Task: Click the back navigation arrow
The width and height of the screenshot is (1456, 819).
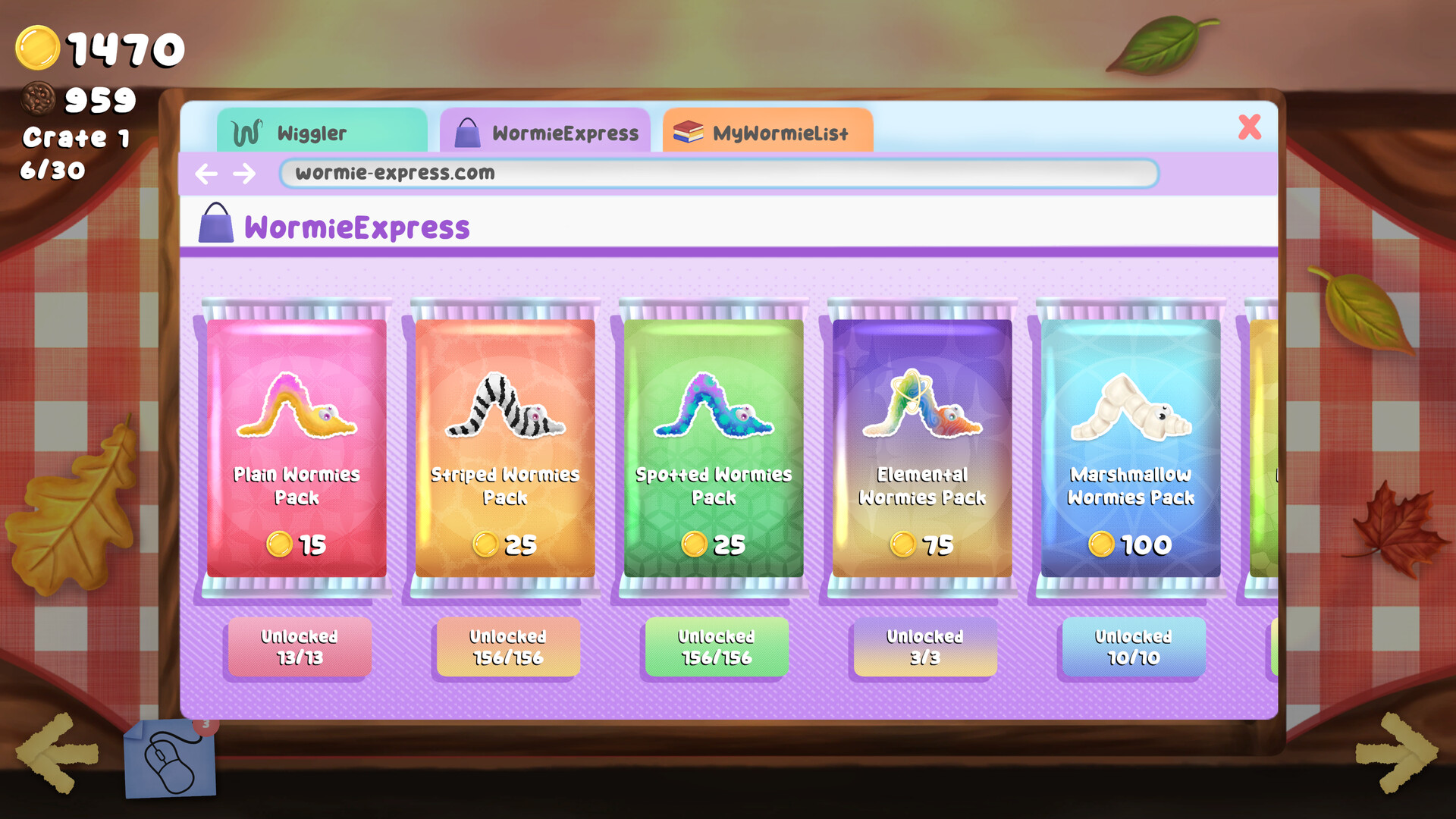Action: coord(206,174)
